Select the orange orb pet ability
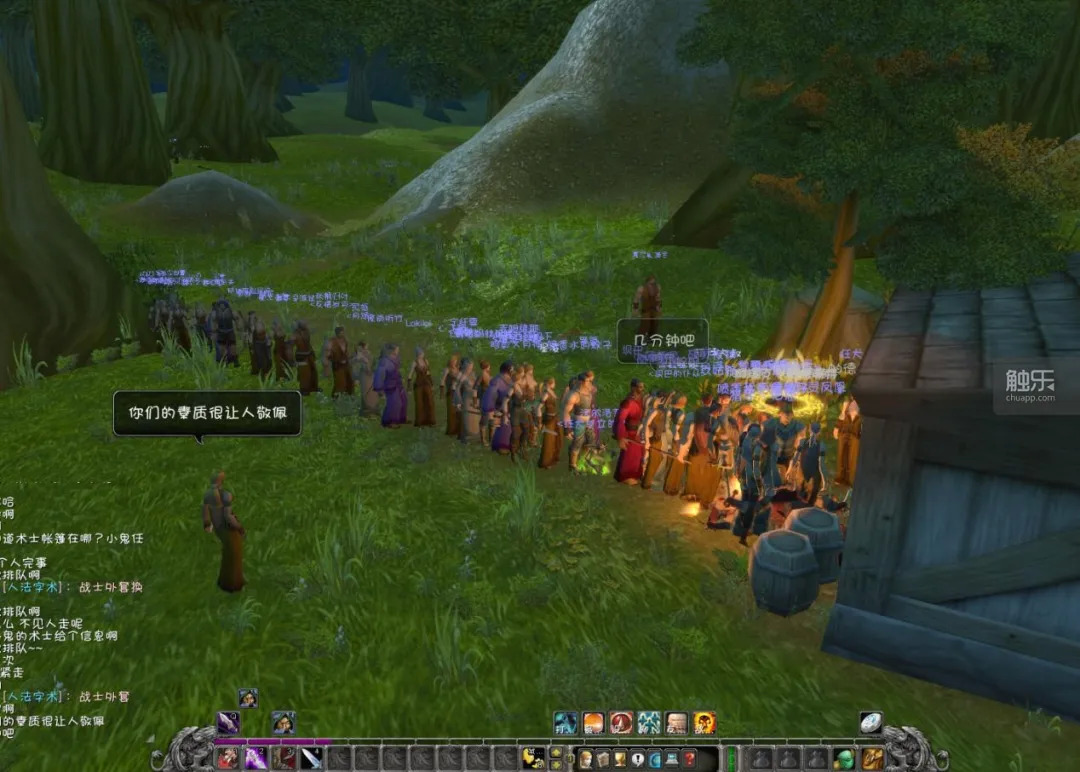 click(x=594, y=723)
